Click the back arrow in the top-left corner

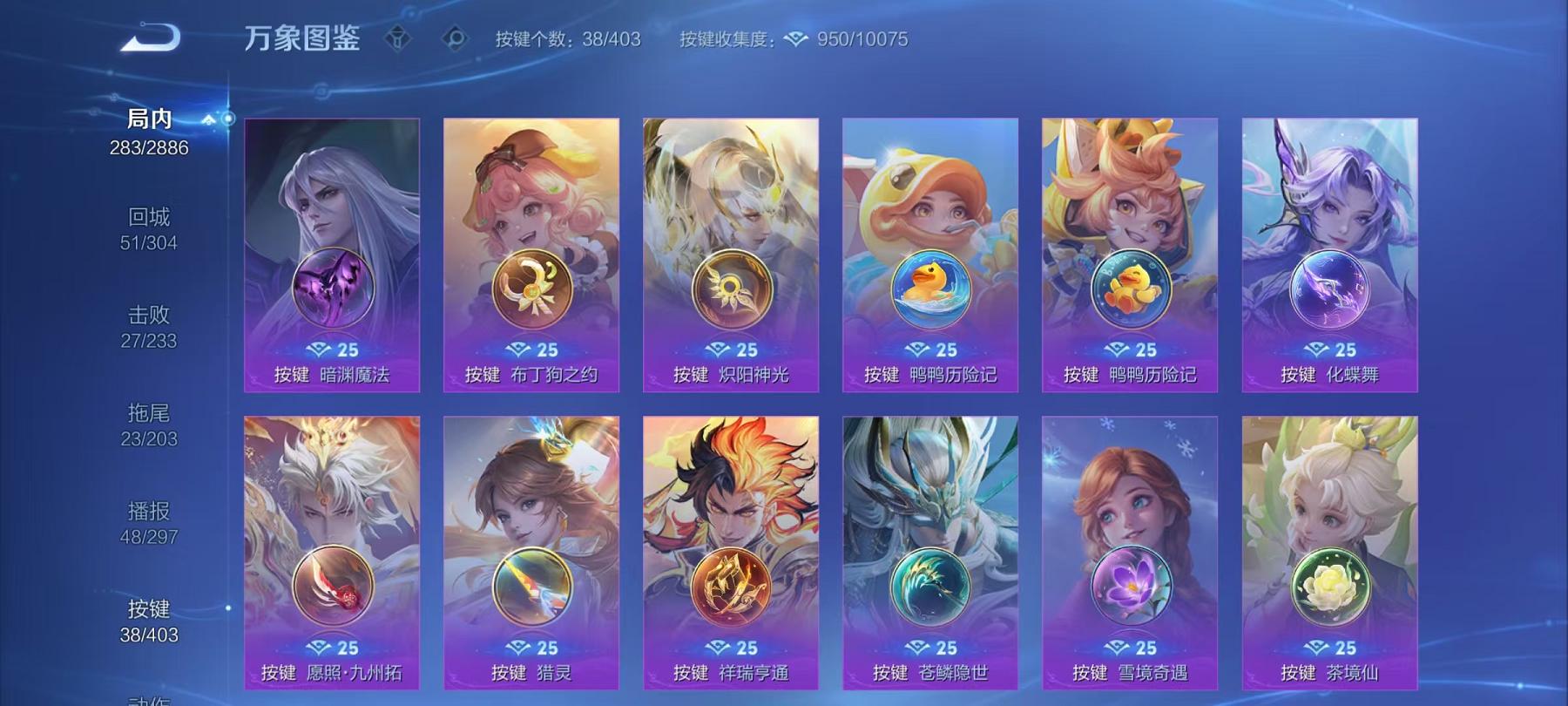tap(151, 38)
